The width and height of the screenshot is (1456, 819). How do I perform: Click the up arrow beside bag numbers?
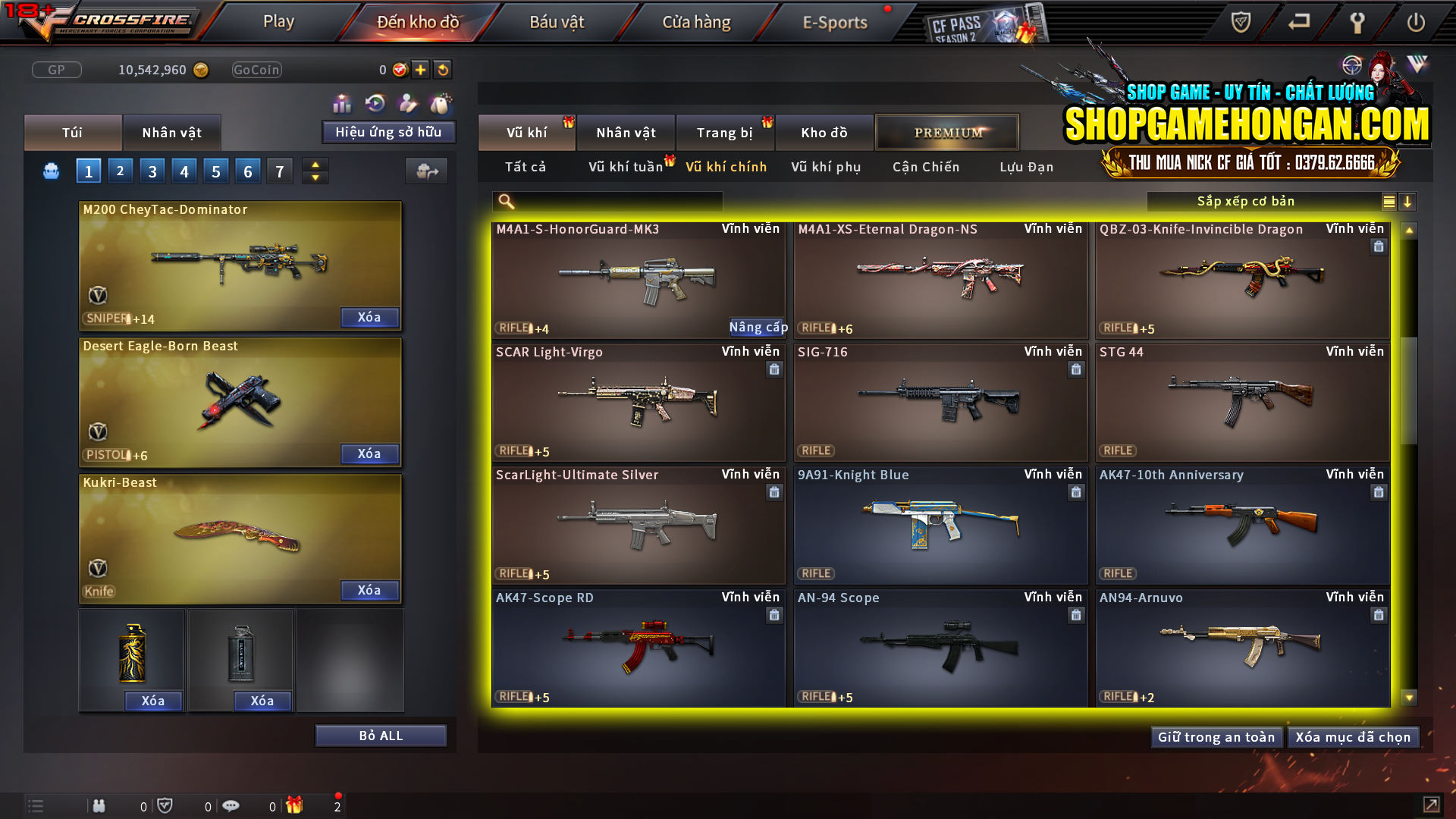(x=315, y=165)
